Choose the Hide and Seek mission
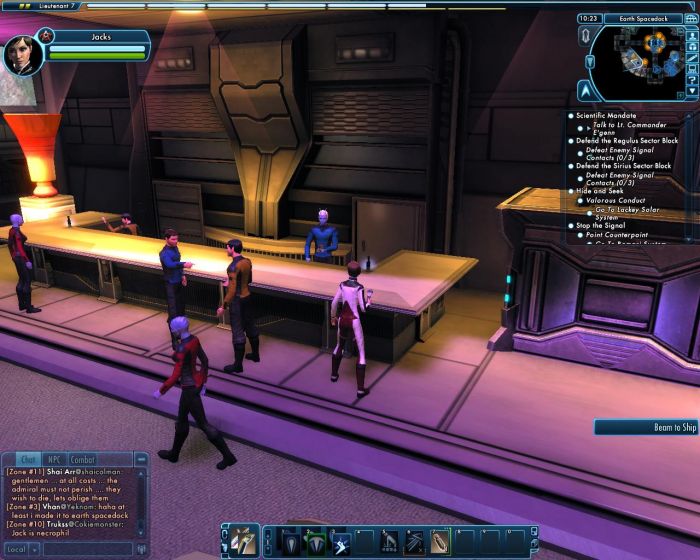This screenshot has height=560, width=700. click(x=599, y=190)
